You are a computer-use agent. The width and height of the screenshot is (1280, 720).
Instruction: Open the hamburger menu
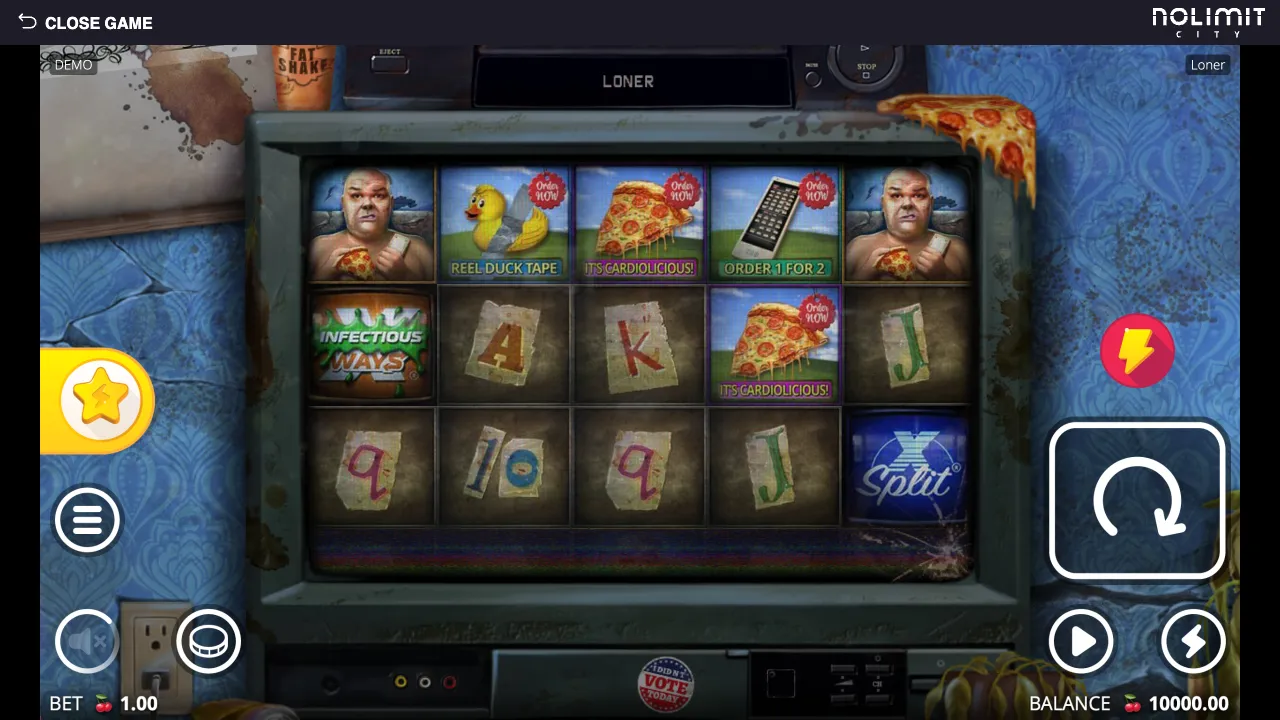click(x=87, y=520)
